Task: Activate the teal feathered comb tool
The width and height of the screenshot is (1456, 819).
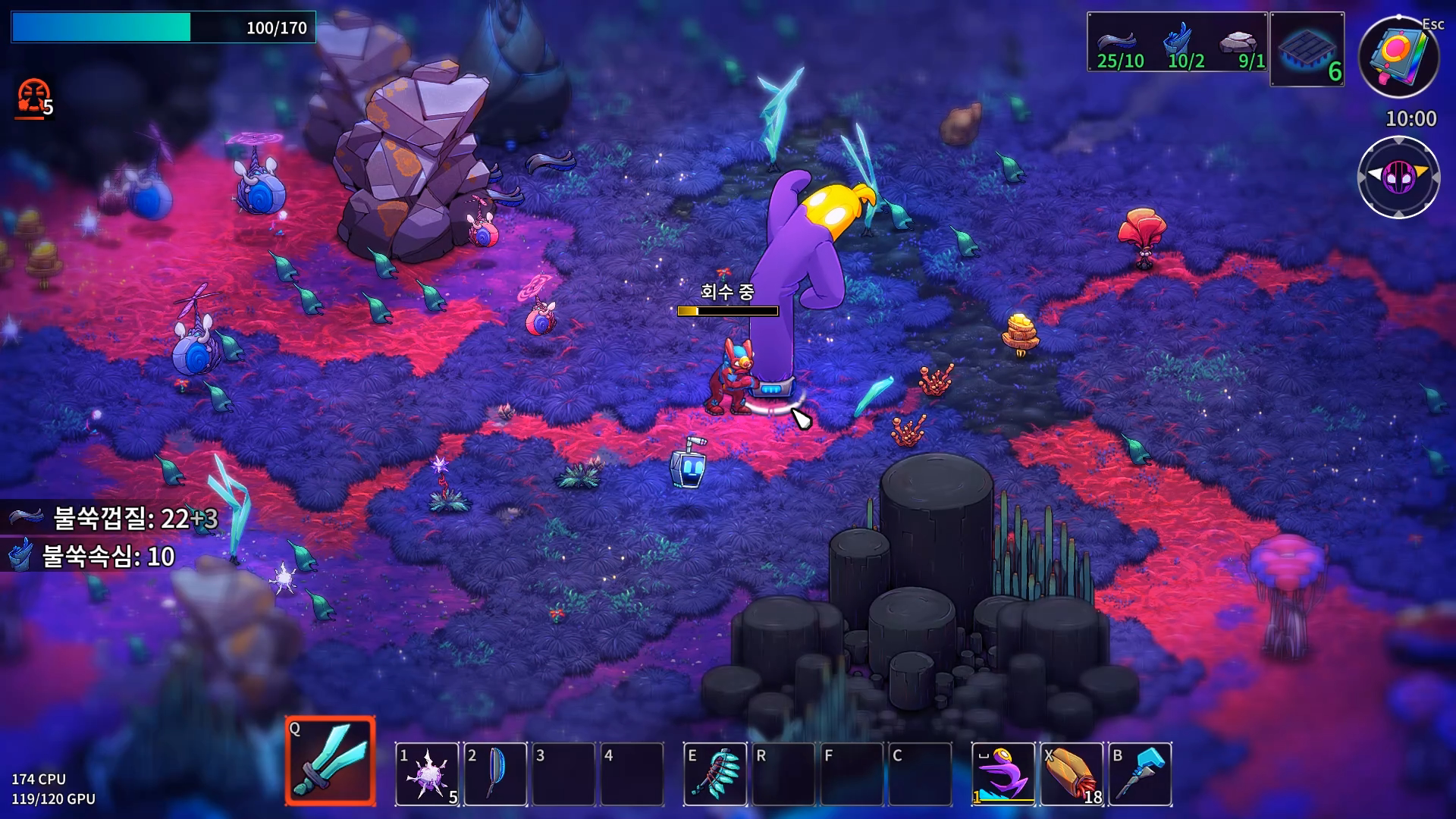Action: point(715,774)
